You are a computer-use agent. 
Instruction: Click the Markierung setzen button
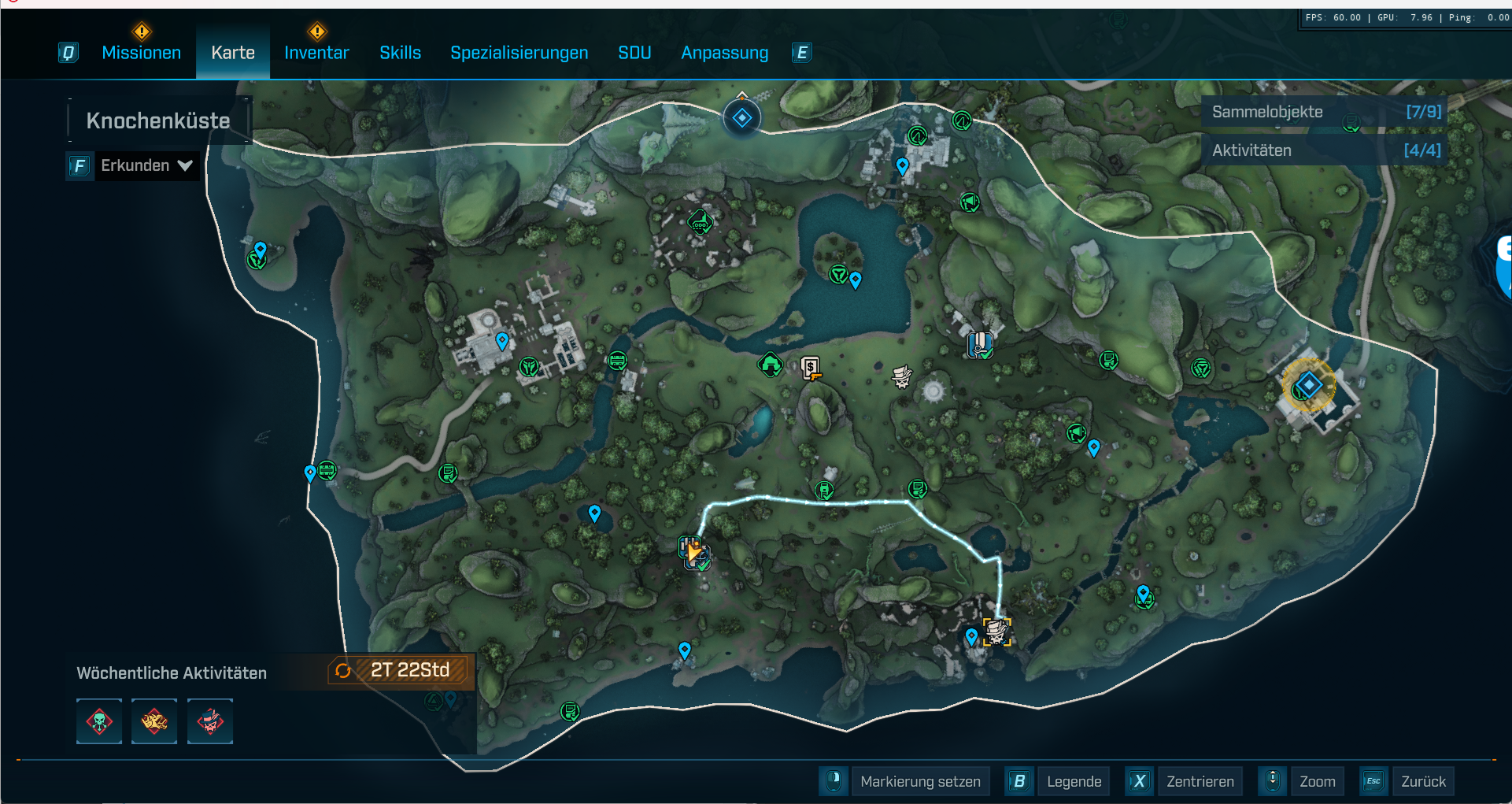point(920,781)
